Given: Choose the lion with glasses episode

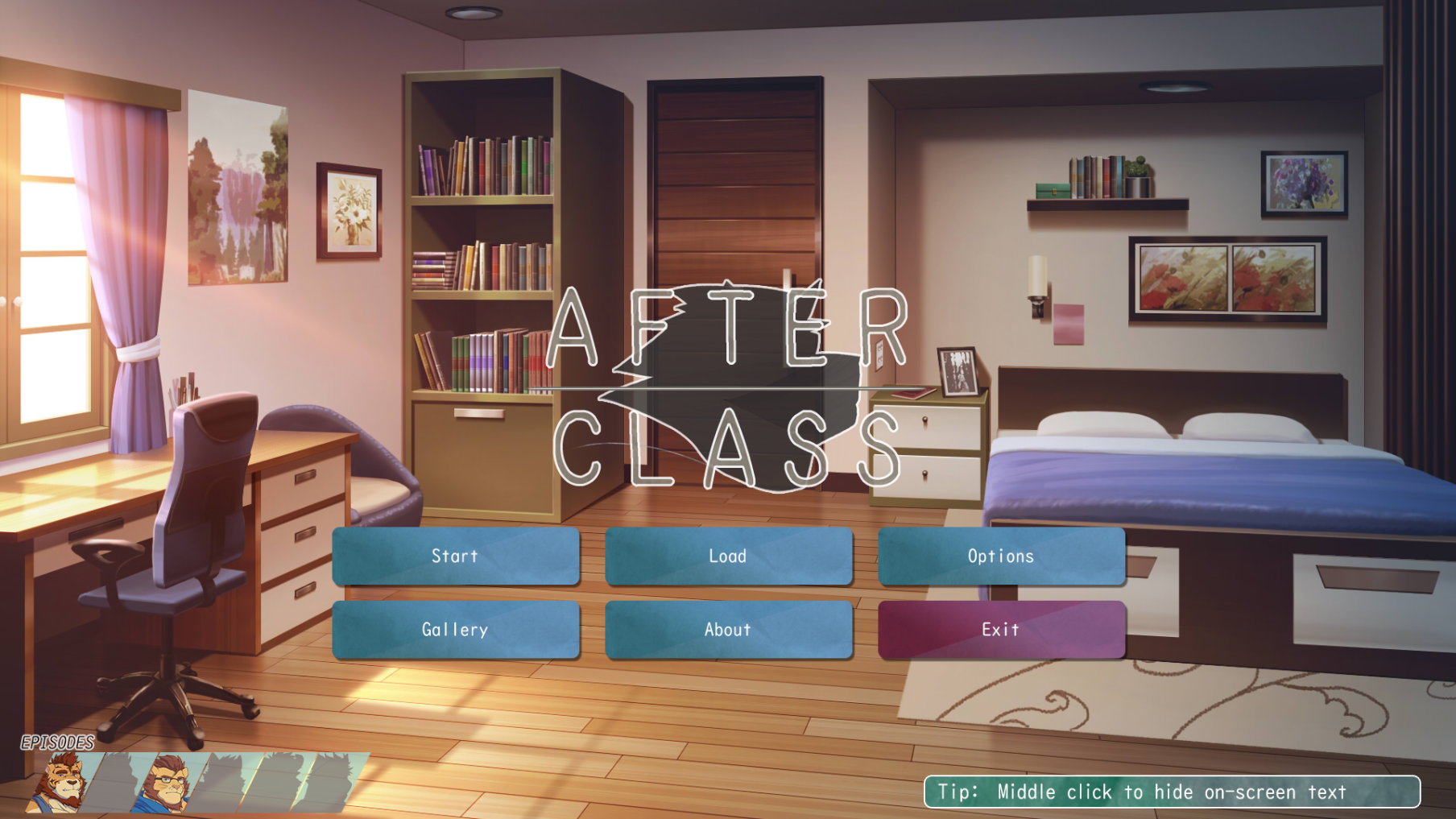Looking at the screenshot, I should pyautogui.click(x=167, y=783).
